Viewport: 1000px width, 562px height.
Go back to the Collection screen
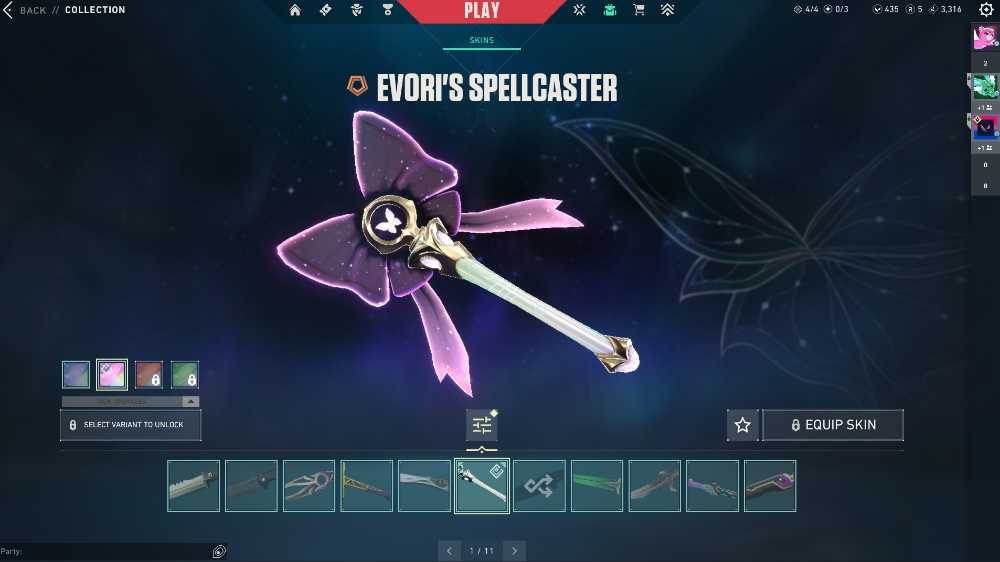[30, 10]
